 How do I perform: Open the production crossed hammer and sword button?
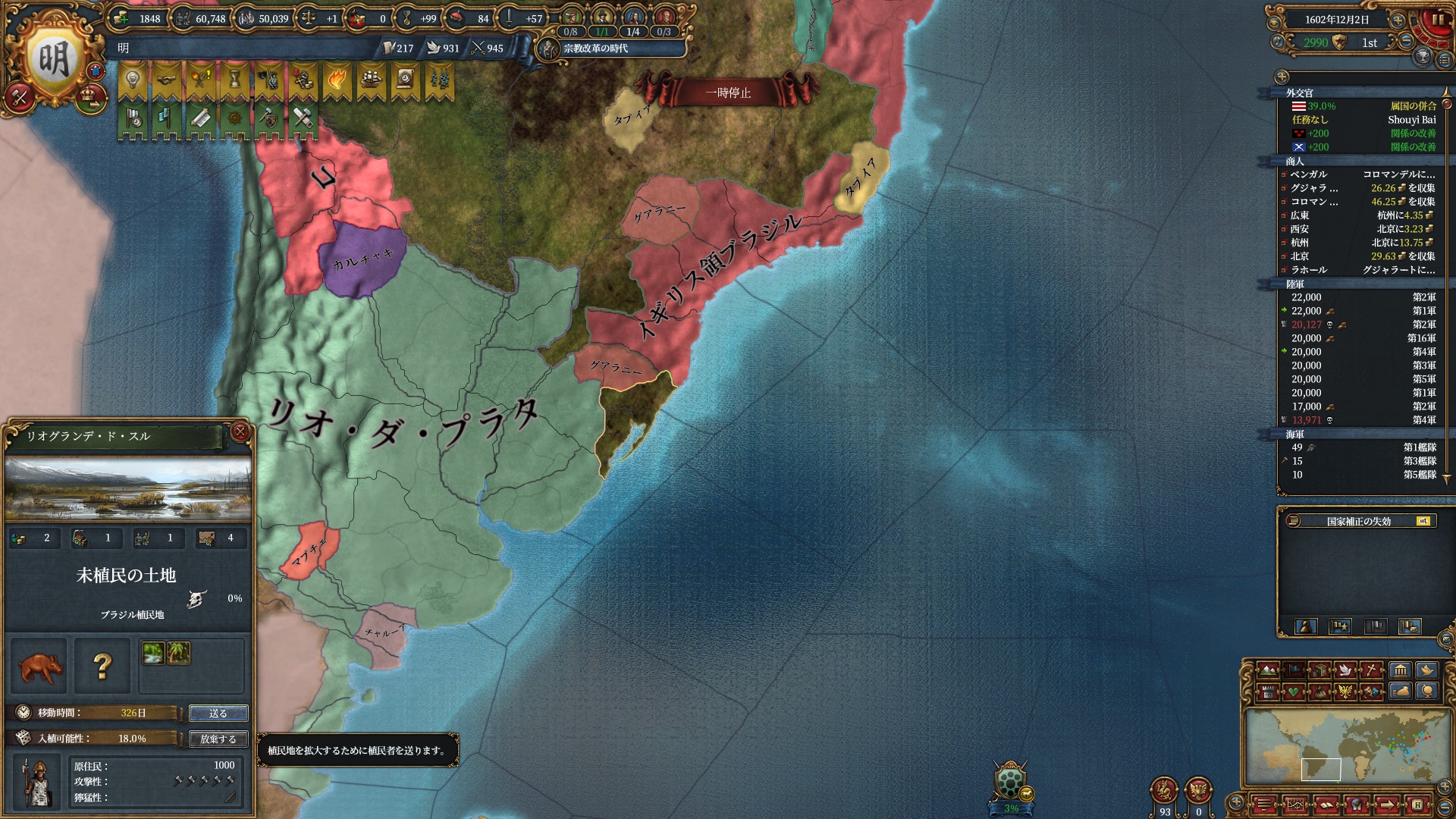20,97
